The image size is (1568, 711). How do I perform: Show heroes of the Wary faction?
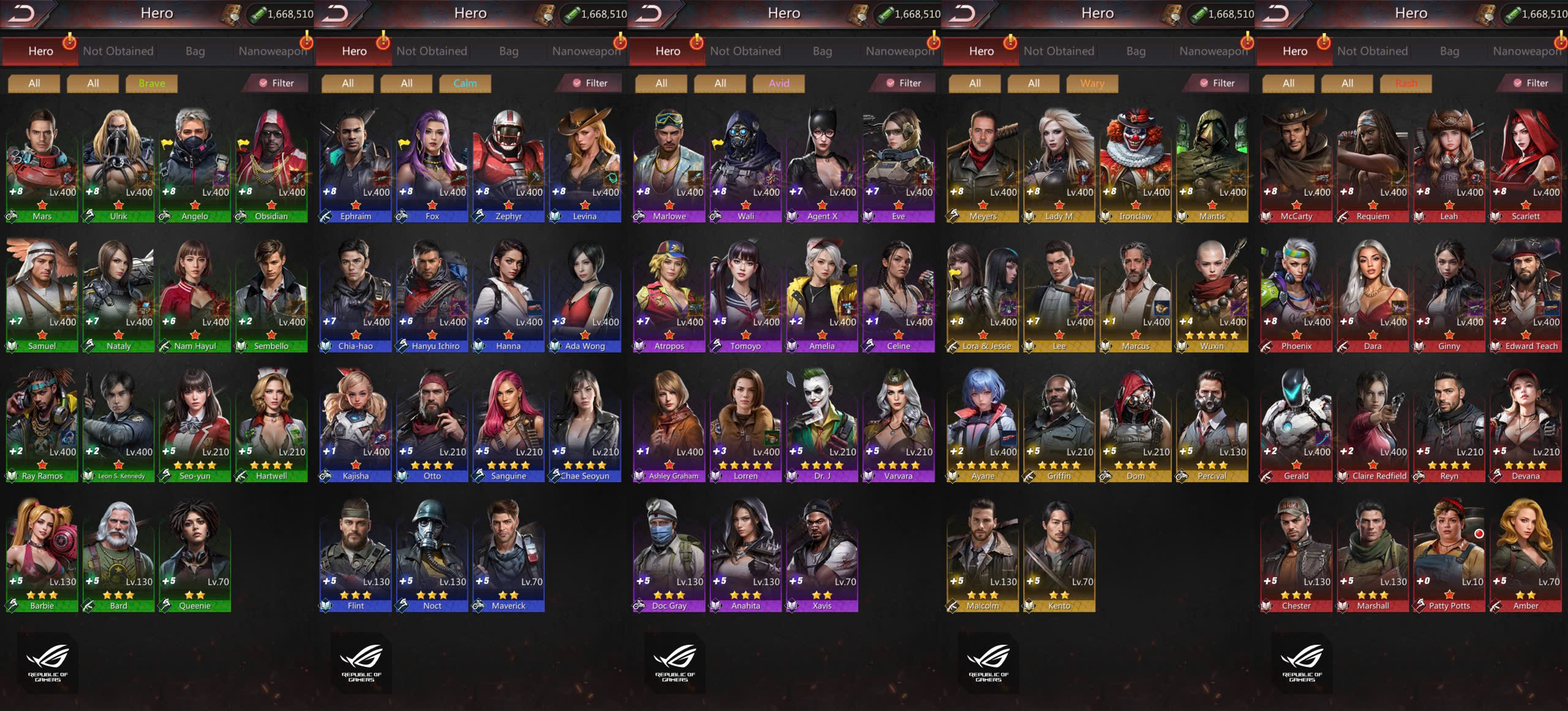click(x=1092, y=83)
